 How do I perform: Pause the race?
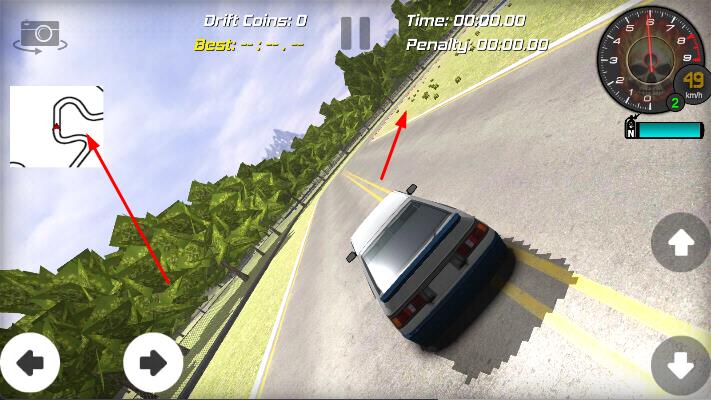pyautogui.click(x=355, y=33)
